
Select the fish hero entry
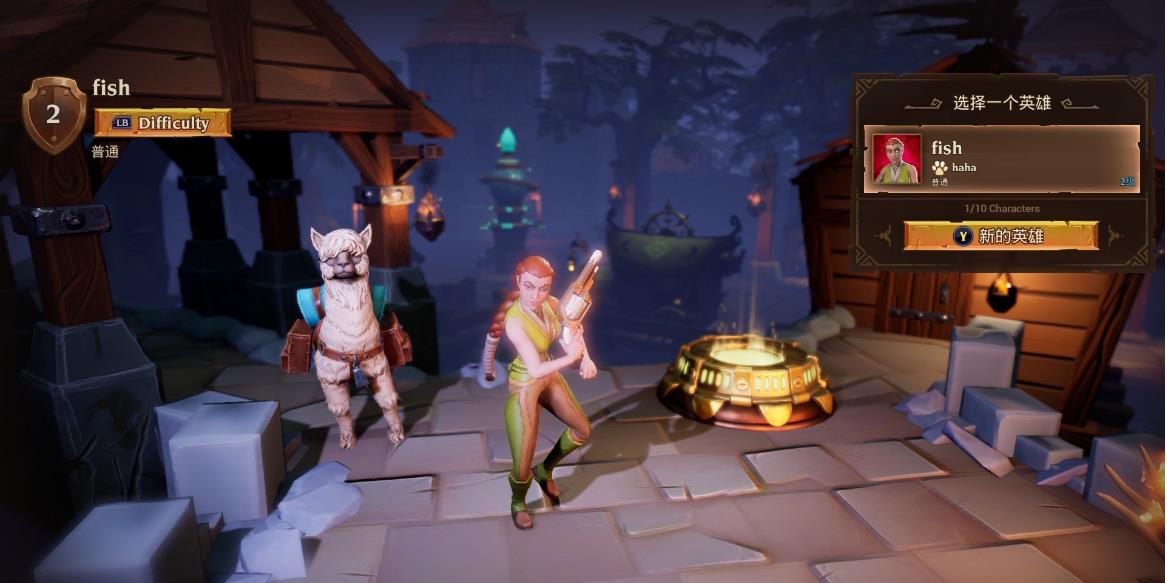1020,158
